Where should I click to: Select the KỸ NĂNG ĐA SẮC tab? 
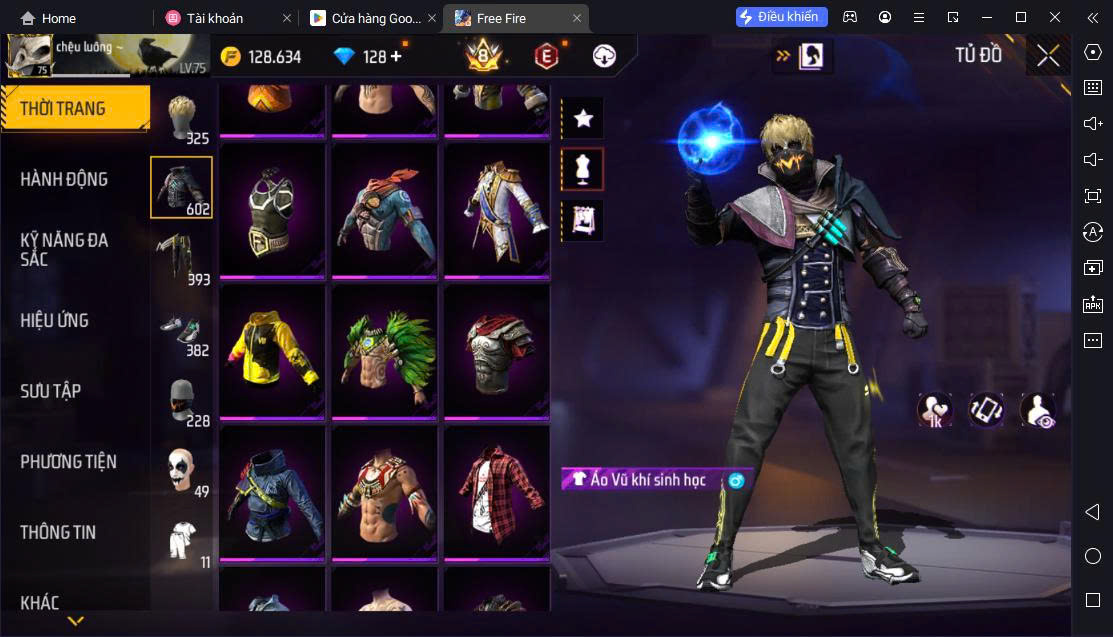64,249
